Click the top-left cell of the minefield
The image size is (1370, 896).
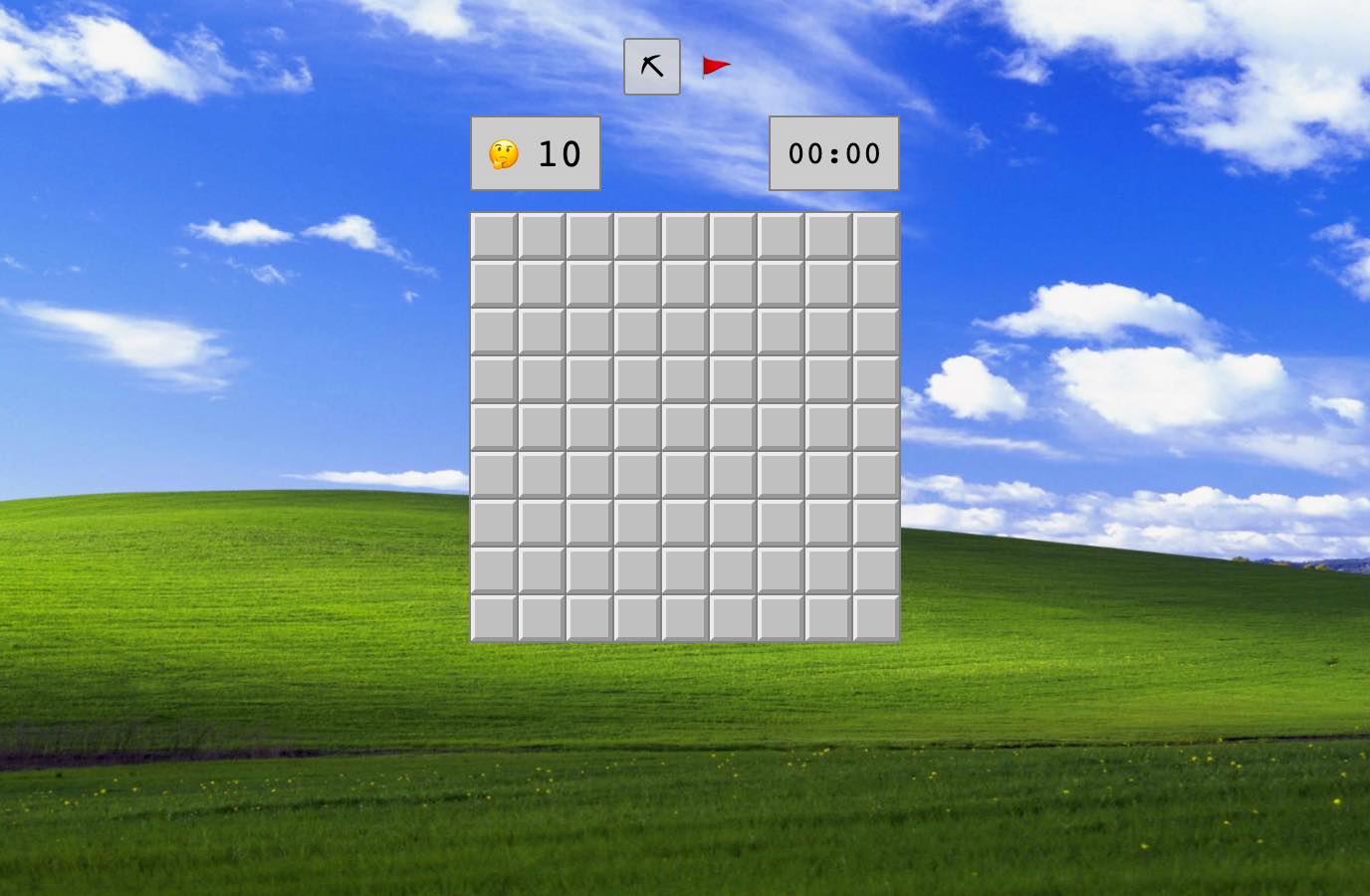494,236
